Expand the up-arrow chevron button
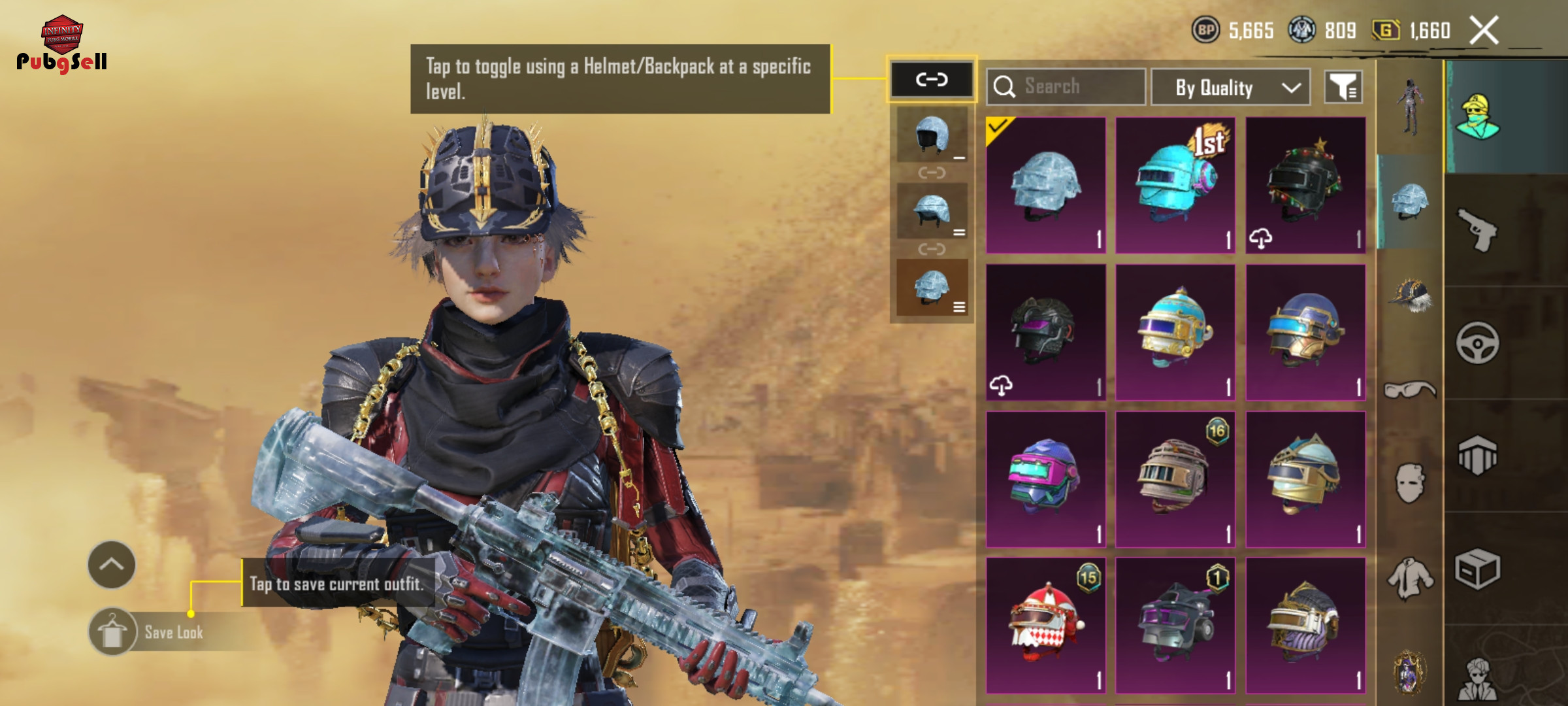 click(x=112, y=565)
